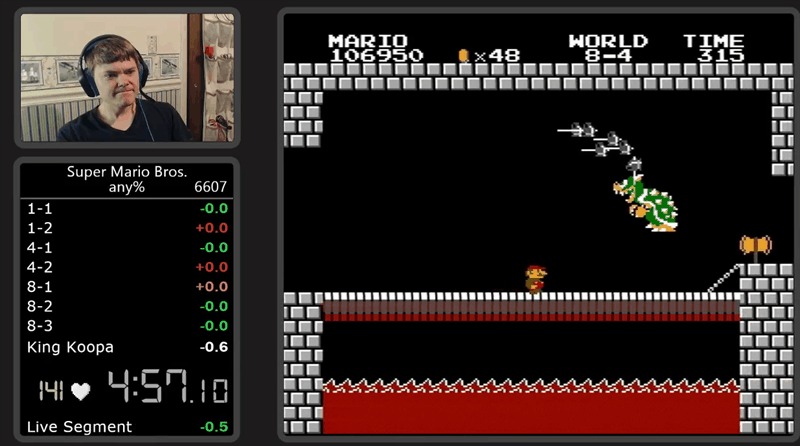Click the streamer webcam feed
The image size is (800, 446).
click(x=127, y=77)
